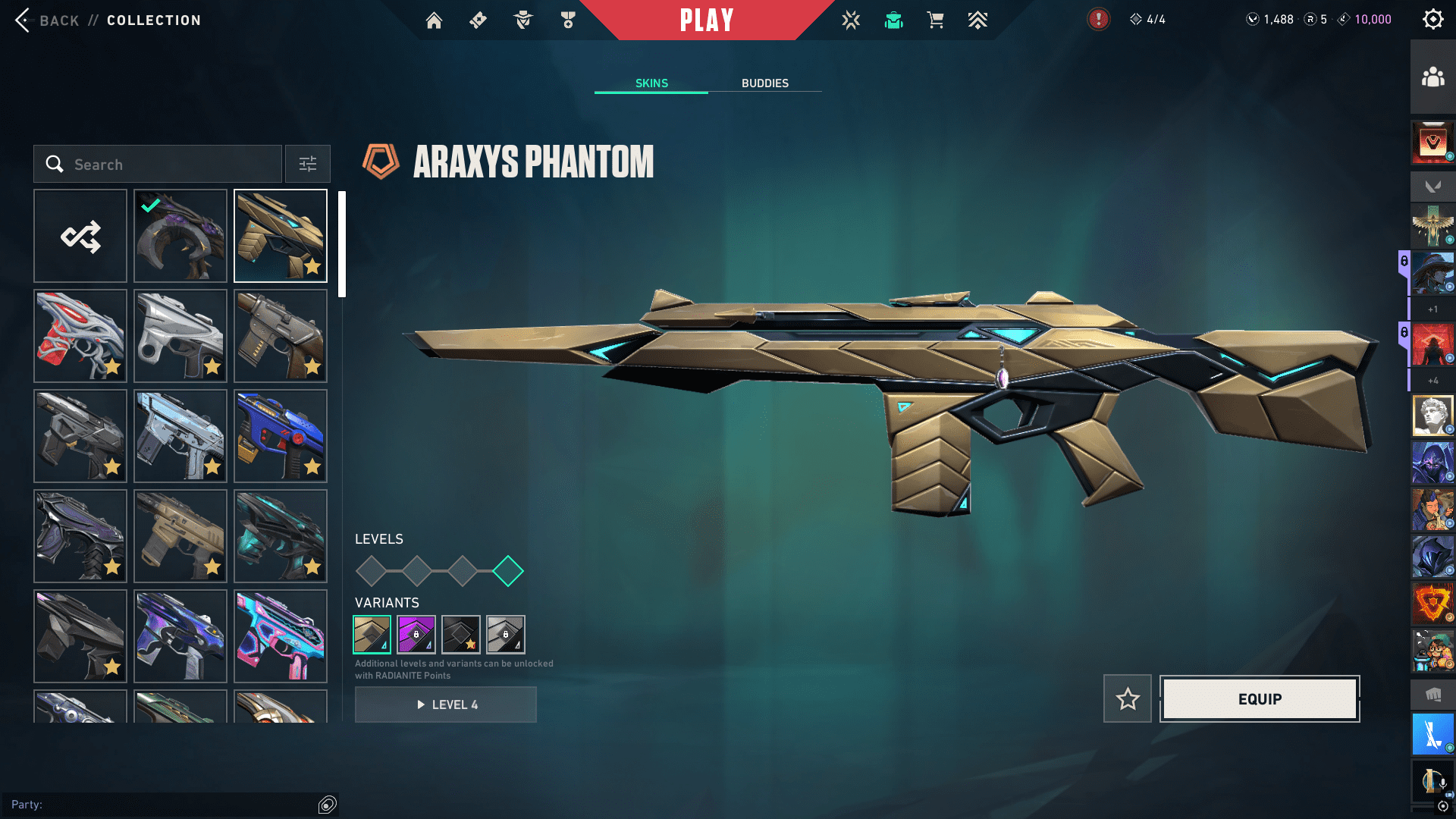1456x819 pixels.
Task: Equip the Araxys Phantom skin
Action: [1260, 699]
